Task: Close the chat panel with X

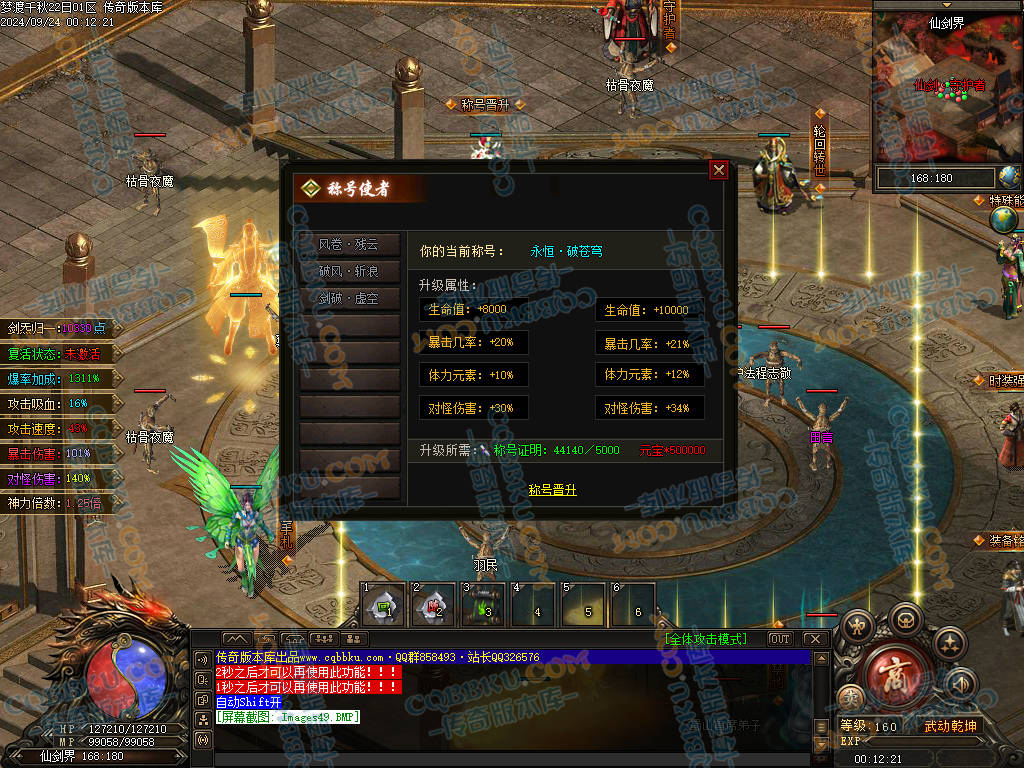Action: pos(814,639)
